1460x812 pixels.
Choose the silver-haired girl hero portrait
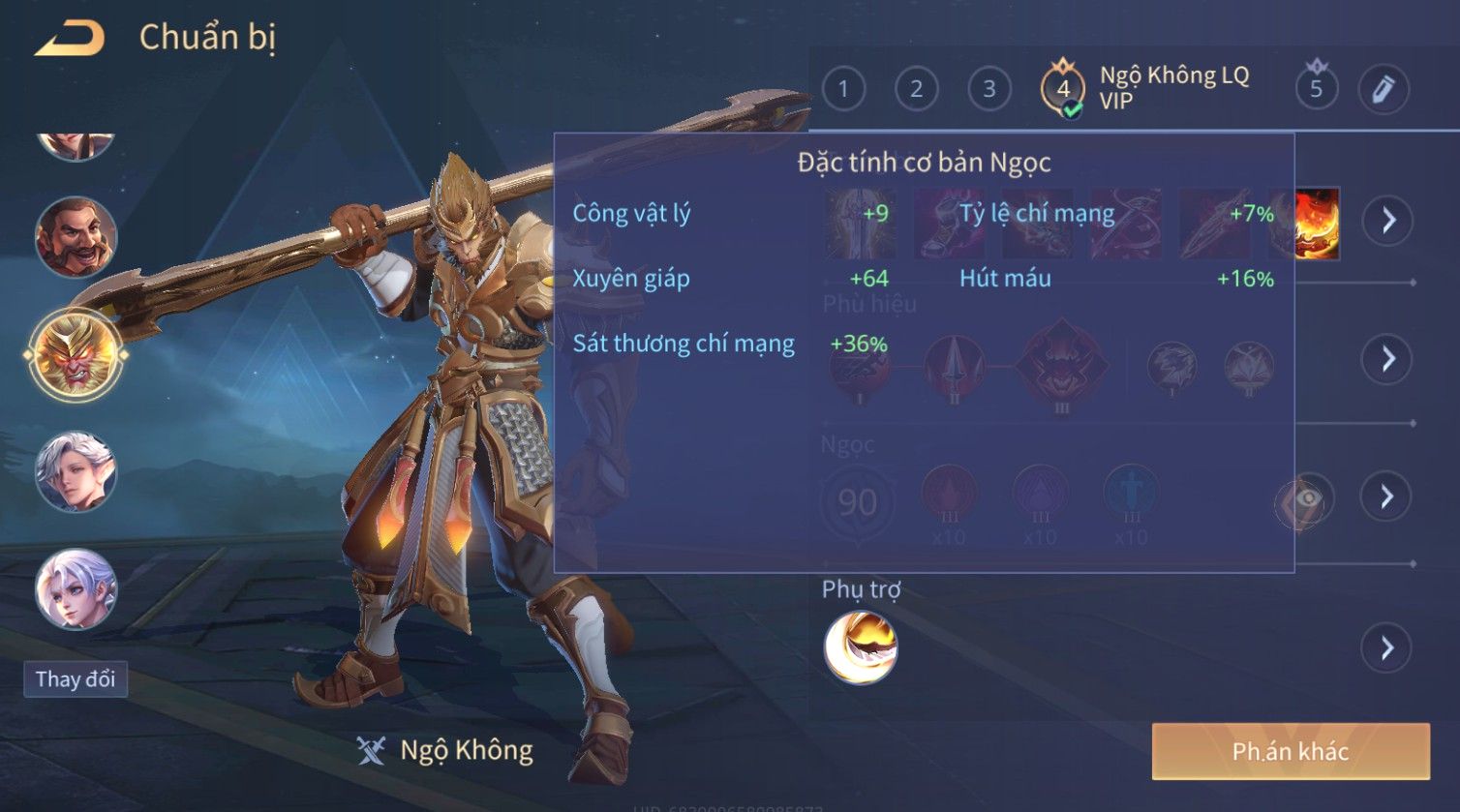76,588
